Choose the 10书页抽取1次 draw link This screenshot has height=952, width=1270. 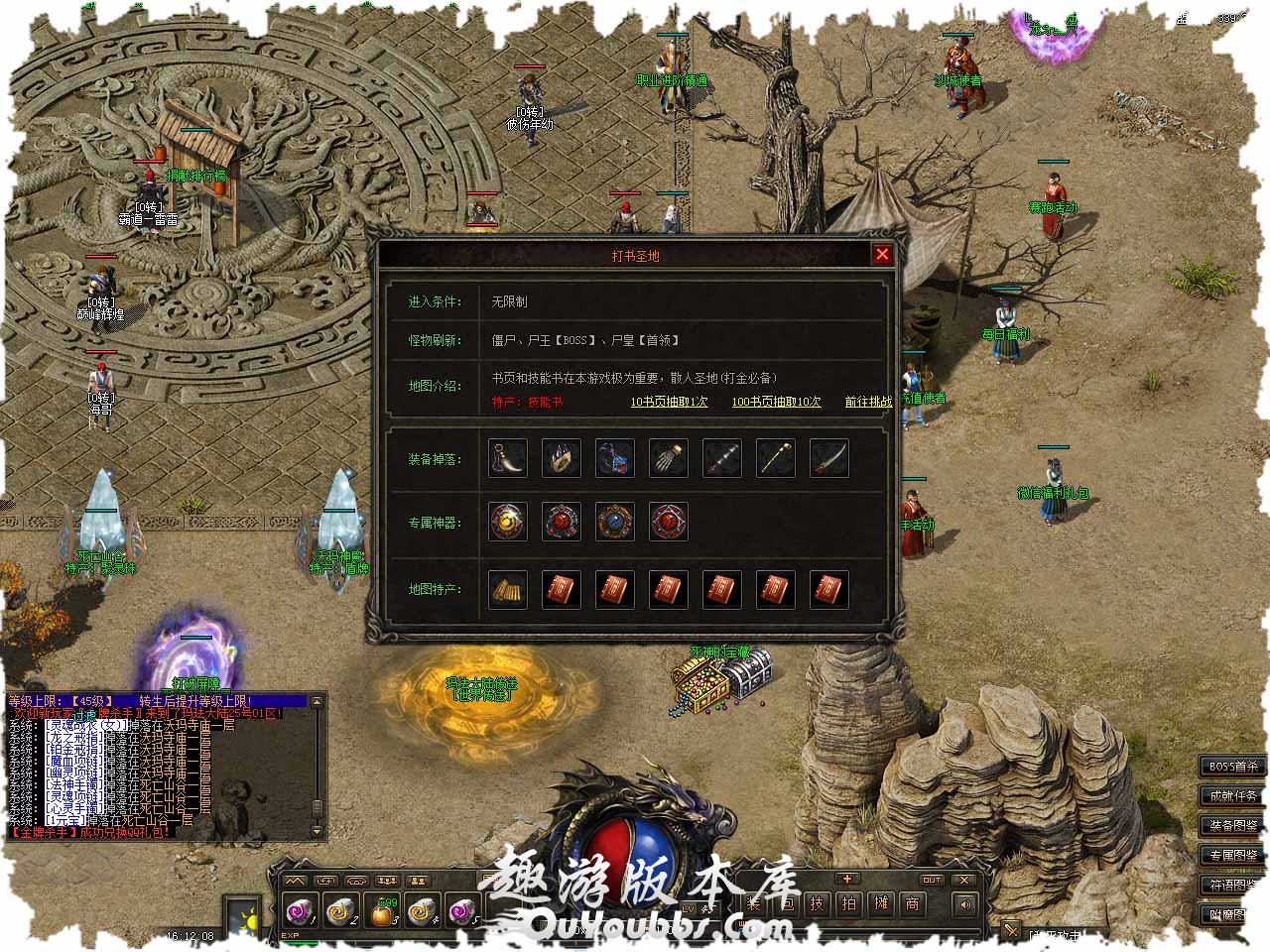click(x=669, y=402)
